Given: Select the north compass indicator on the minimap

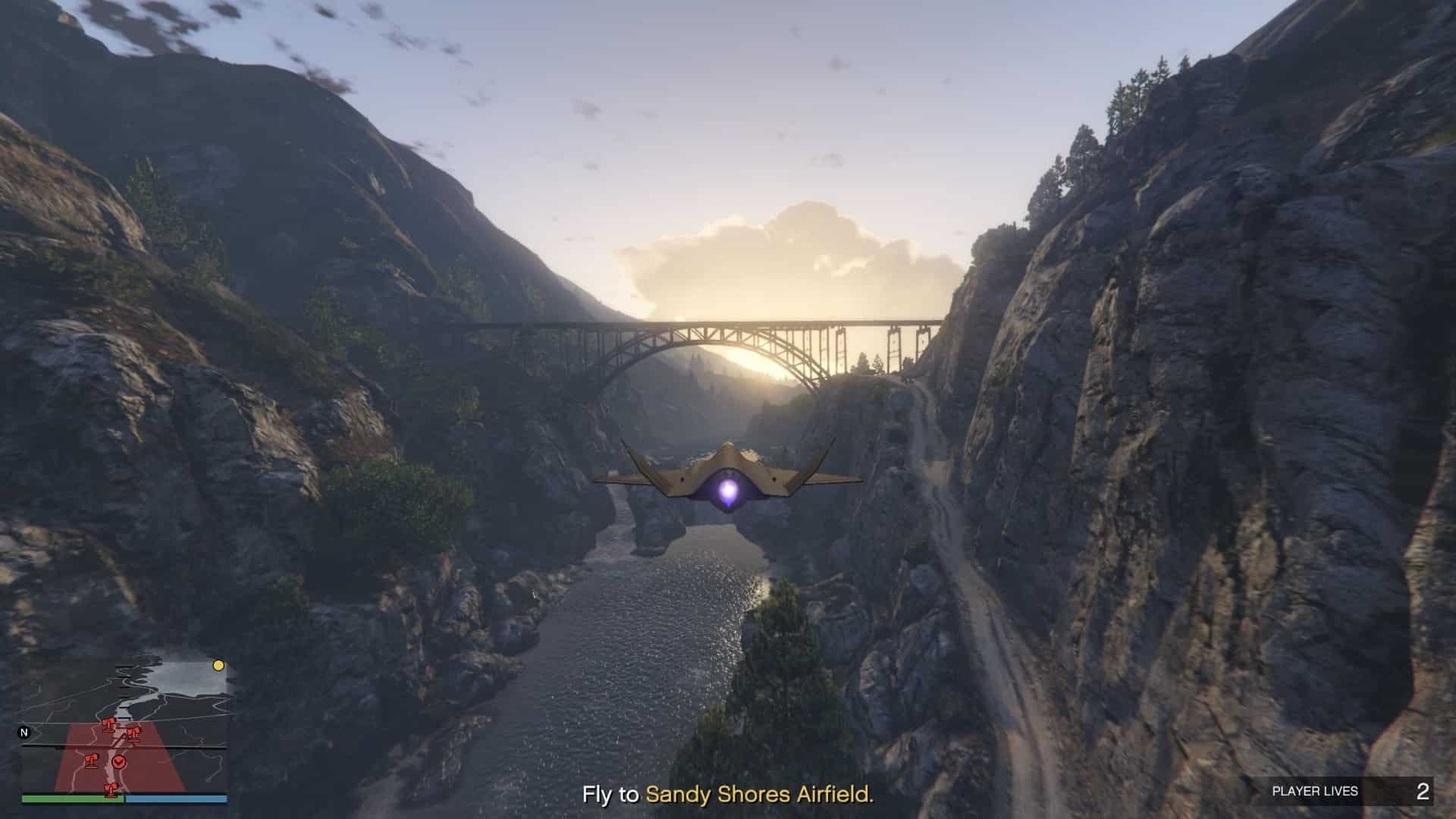Looking at the screenshot, I should pos(24,732).
